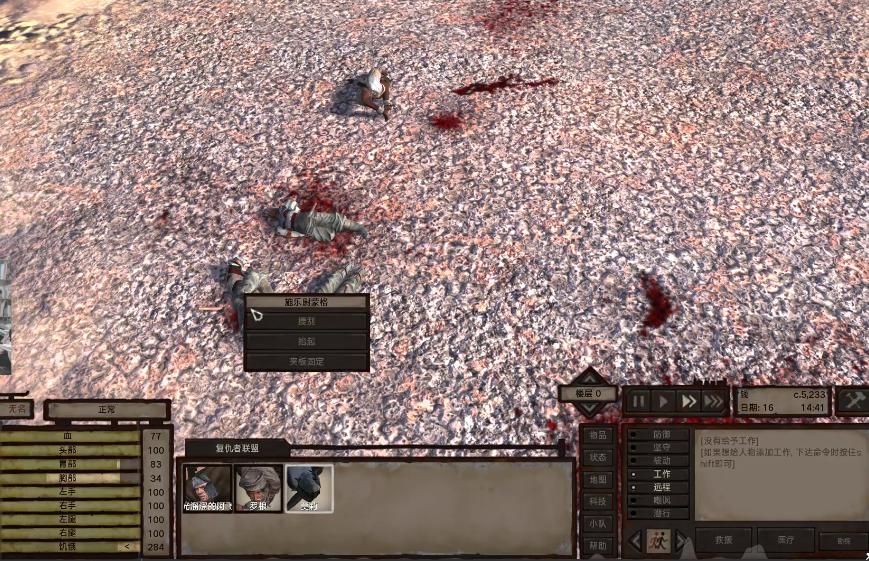This screenshot has height=561, width=869.
Task: Set game speed to double fast-forward
Action: tap(688, 401)
